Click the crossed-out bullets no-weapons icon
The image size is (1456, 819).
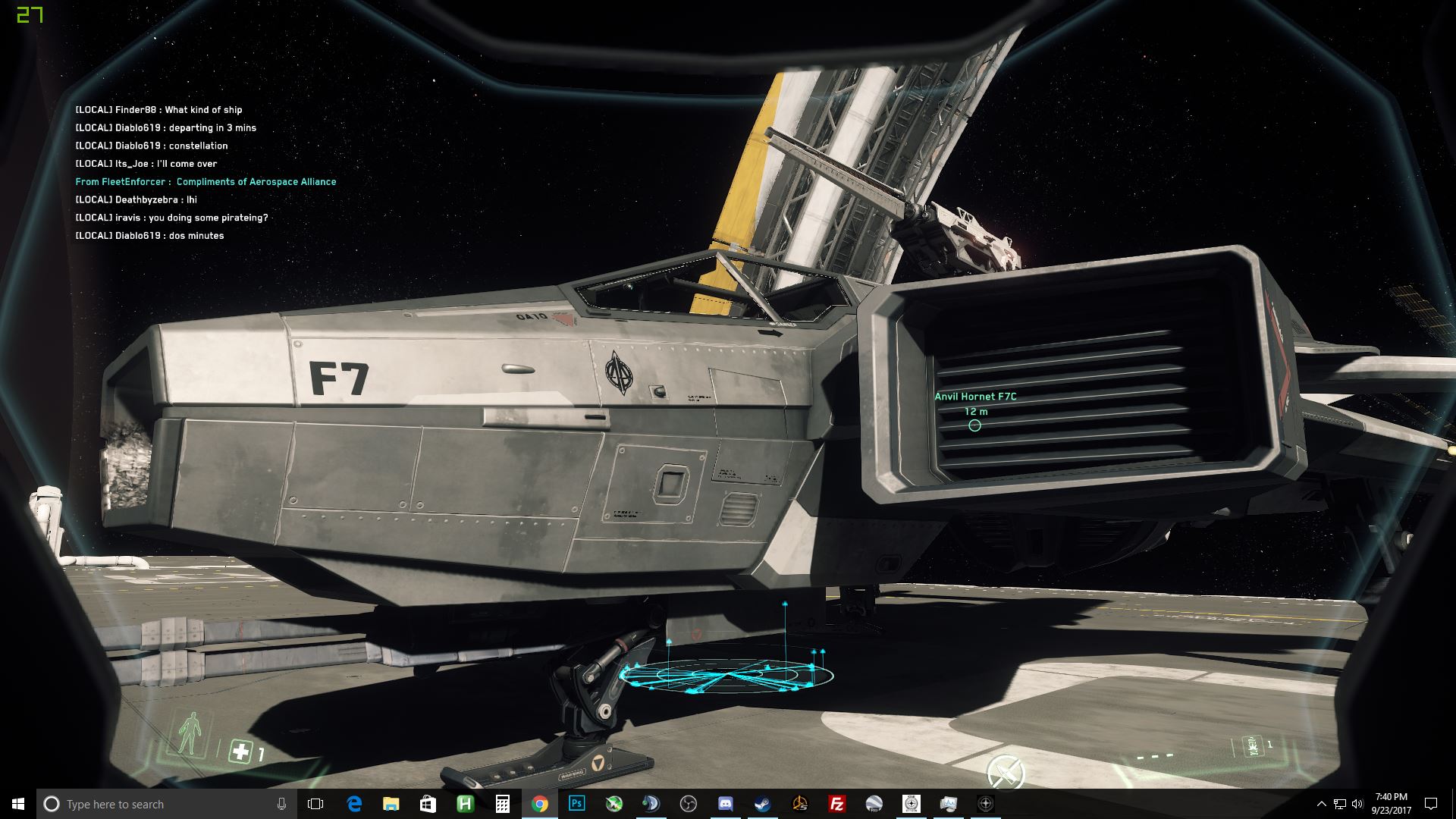tap(1006, 772)
